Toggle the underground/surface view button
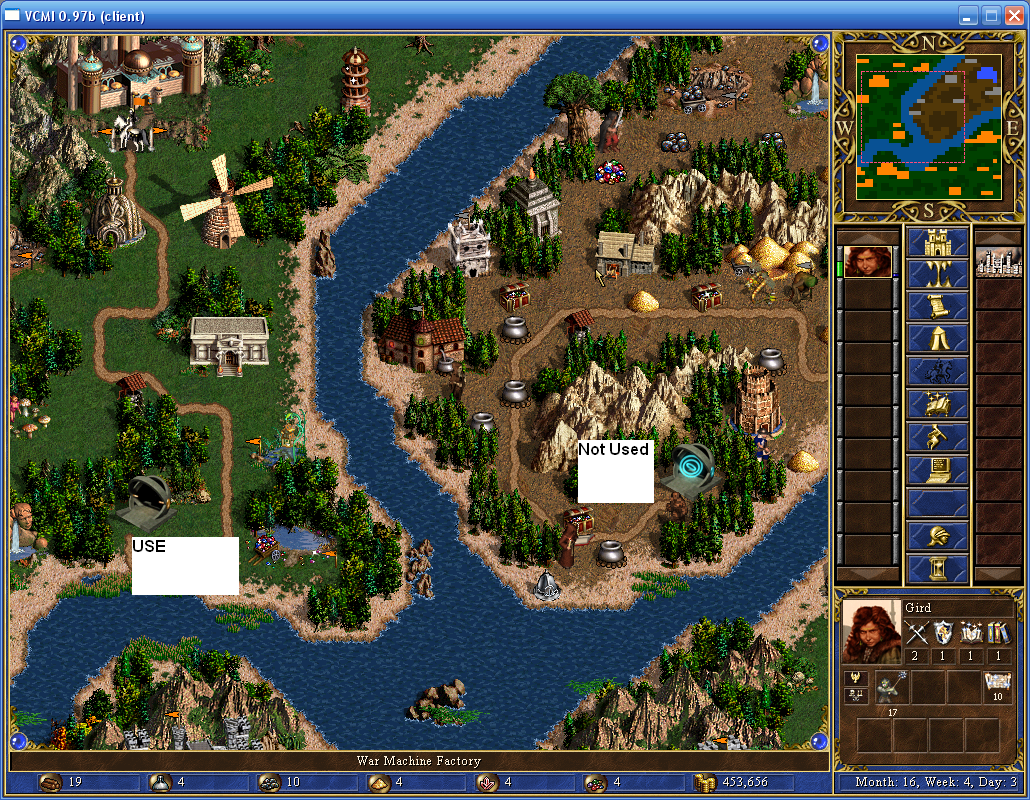 937,275
